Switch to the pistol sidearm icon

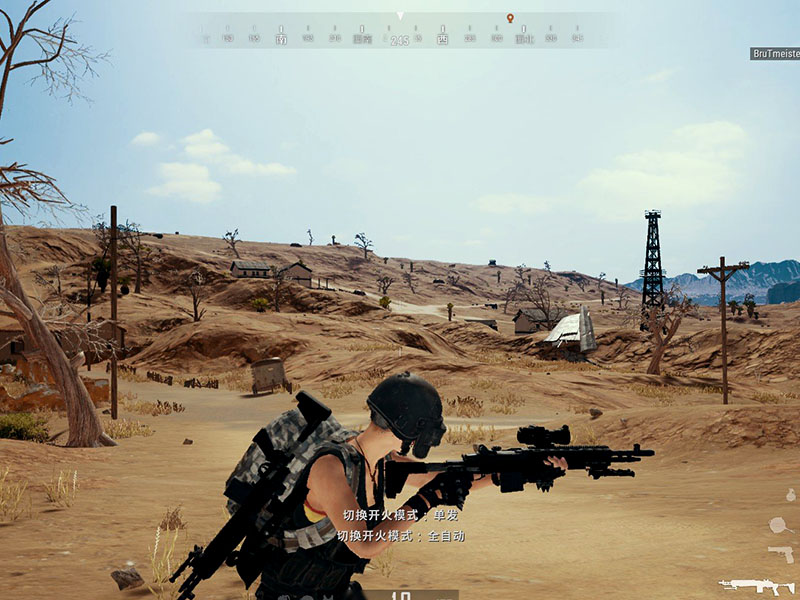(x=780, y=553)
